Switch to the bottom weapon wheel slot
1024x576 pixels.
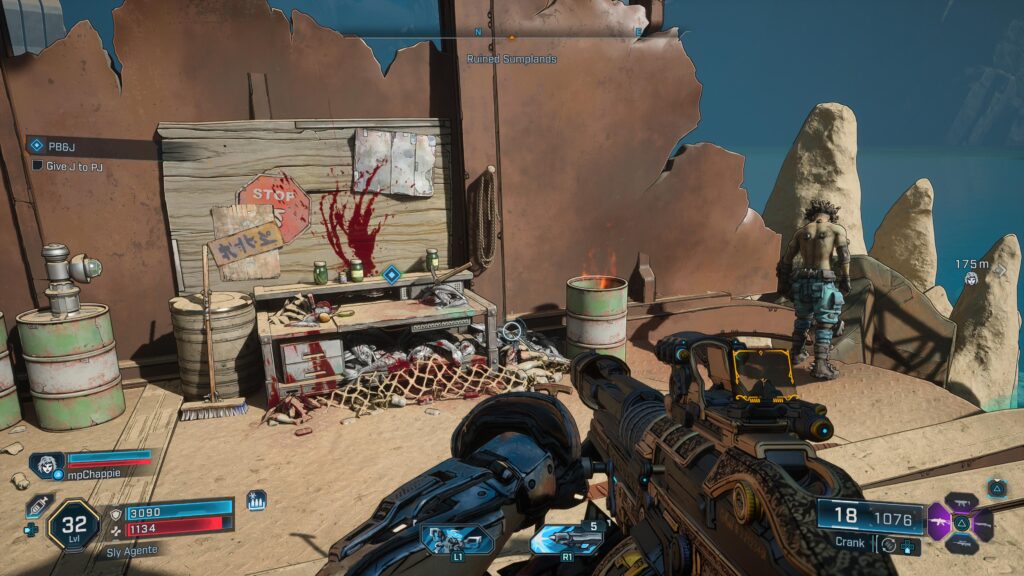[960, 543]
